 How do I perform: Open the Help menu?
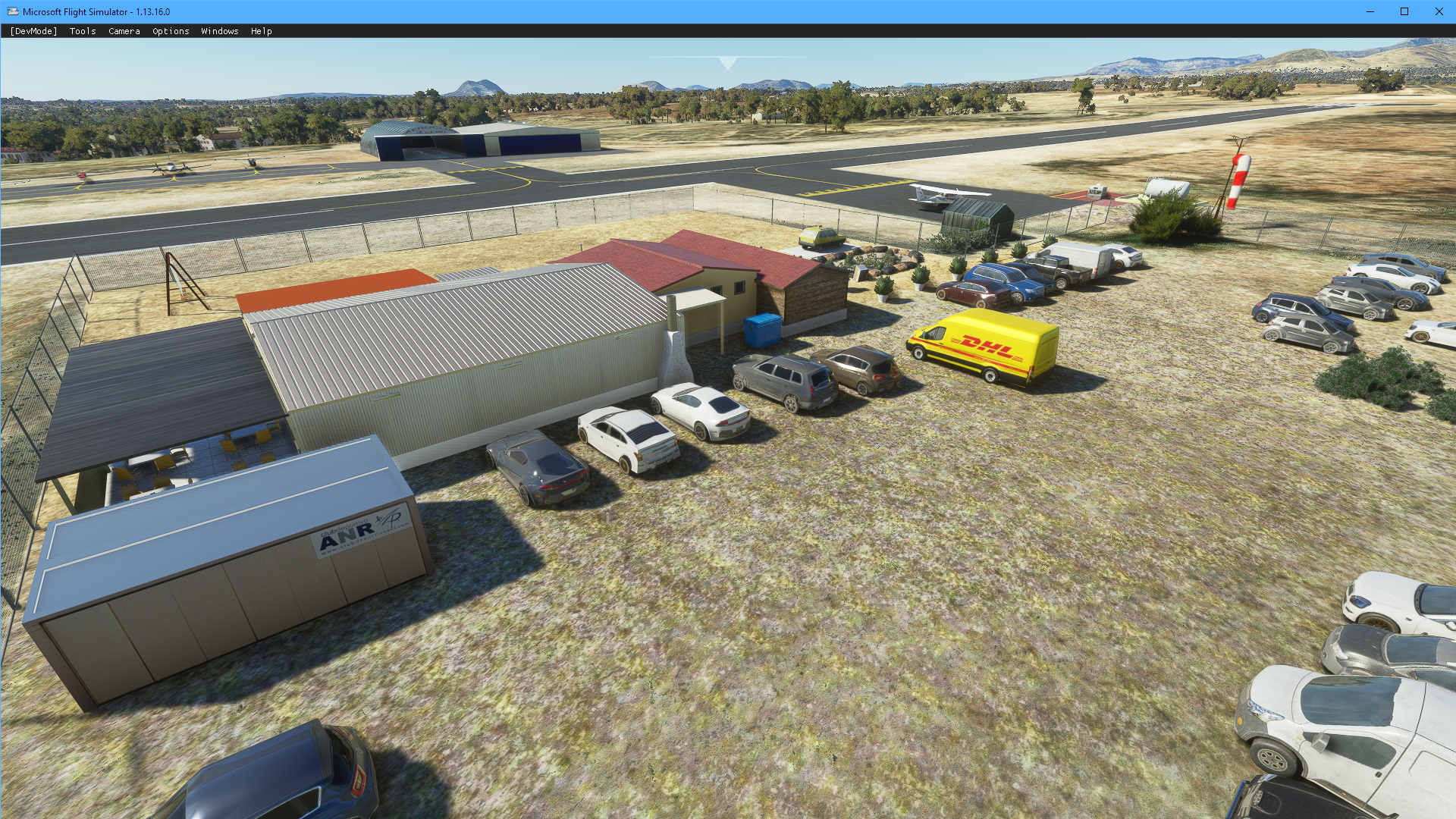coord(261,31)
